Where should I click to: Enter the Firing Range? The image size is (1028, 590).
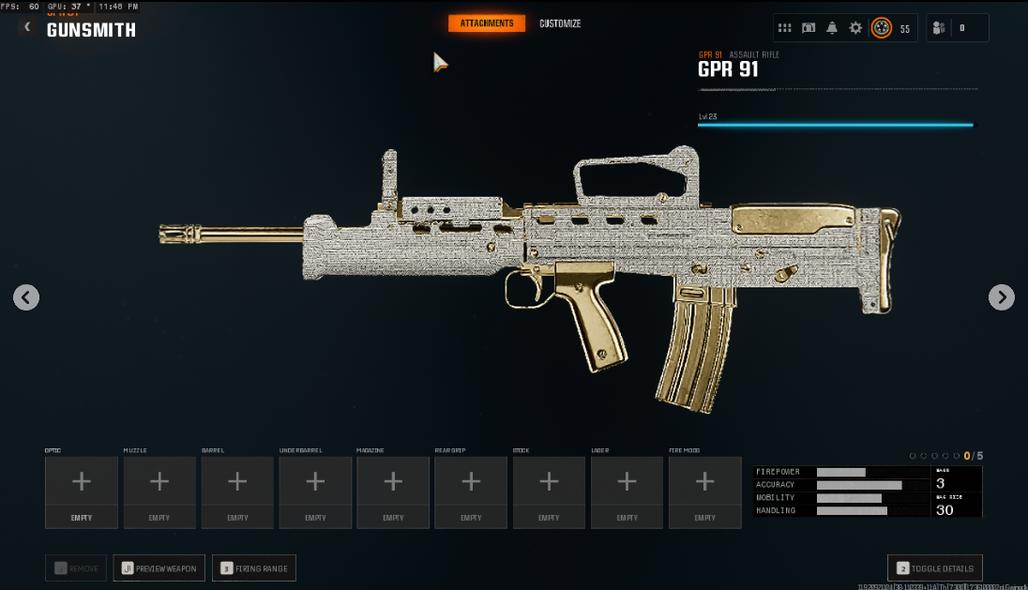tap(254, 568)
